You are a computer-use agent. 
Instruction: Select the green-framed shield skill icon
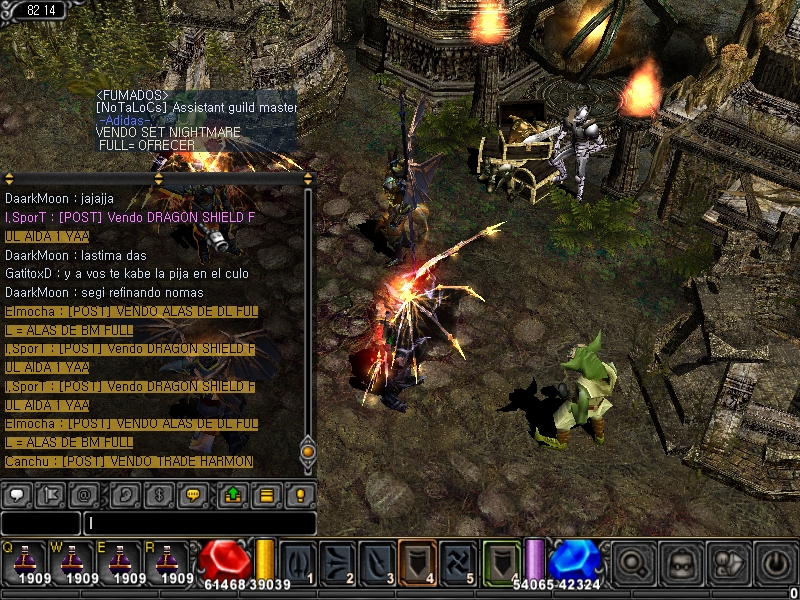[x=502, y=562]
